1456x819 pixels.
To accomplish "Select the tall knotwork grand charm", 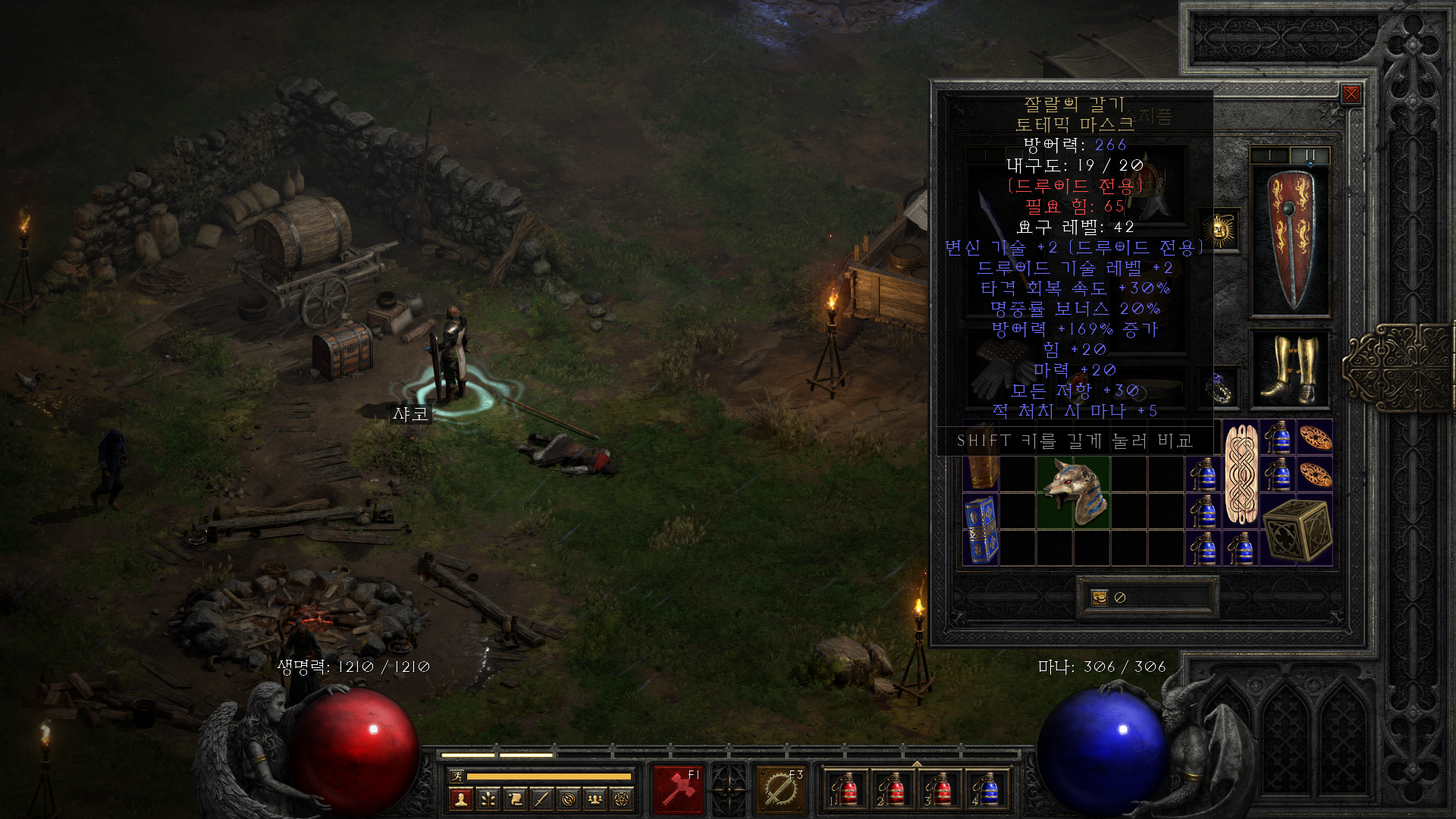I will pos(1241,475).
